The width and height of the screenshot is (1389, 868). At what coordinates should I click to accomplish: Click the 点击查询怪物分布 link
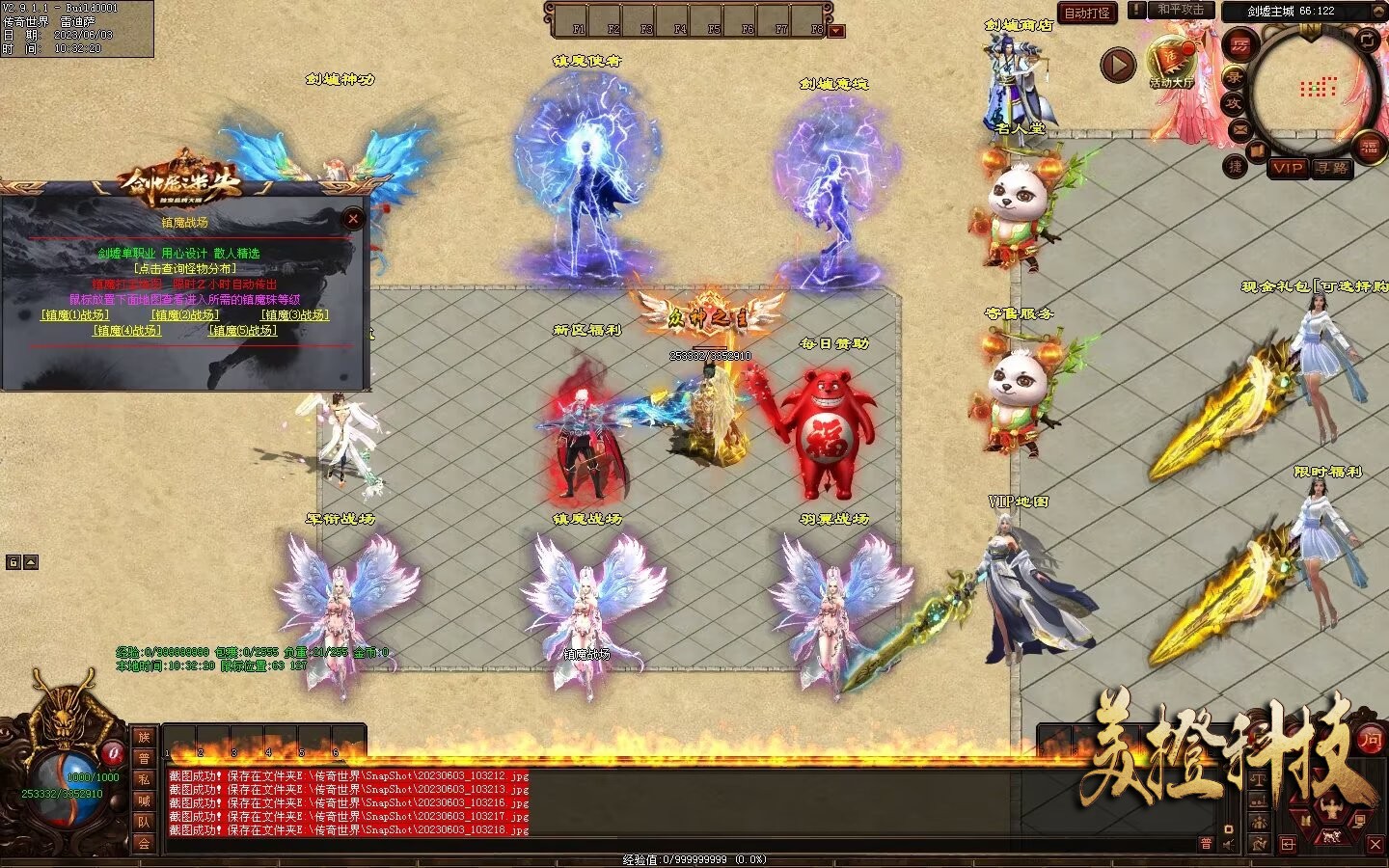(185, 269)
